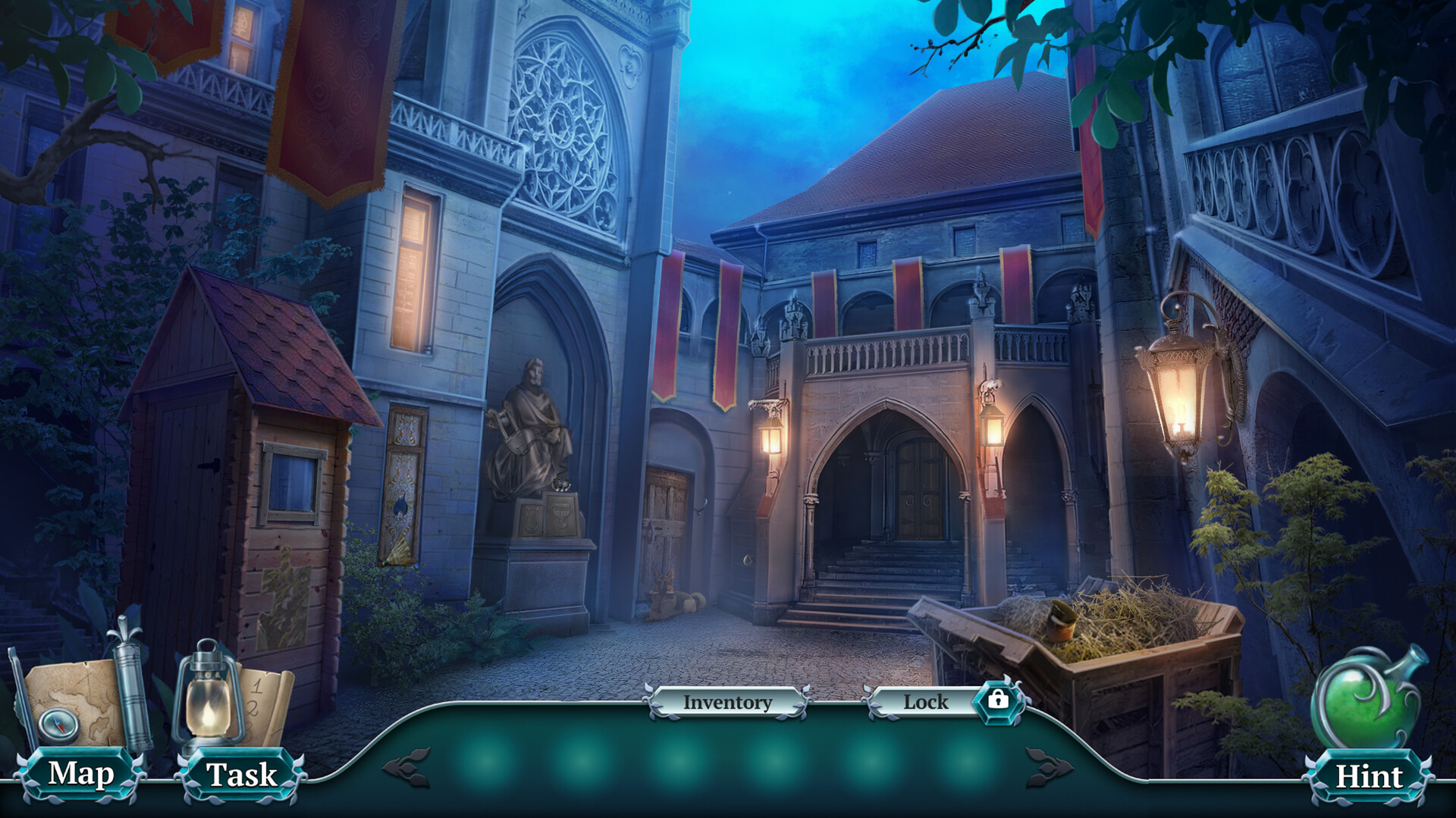Open the Map button

click(81, 774)
